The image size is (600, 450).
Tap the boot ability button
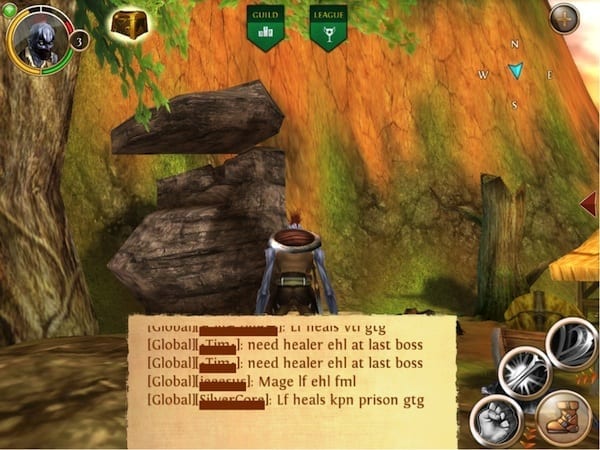click(x=564, y=418)
